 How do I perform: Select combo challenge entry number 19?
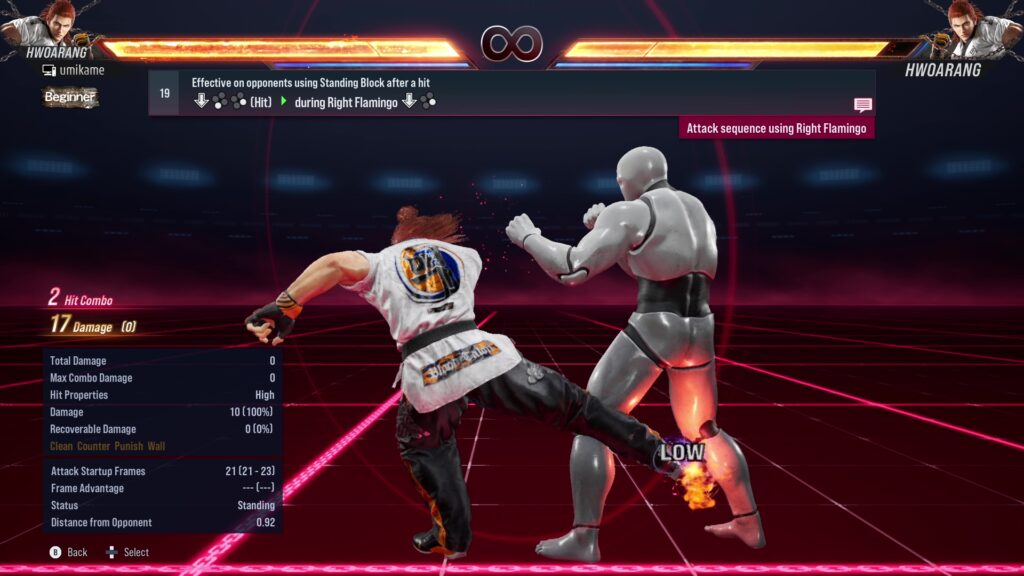[165, 93]
